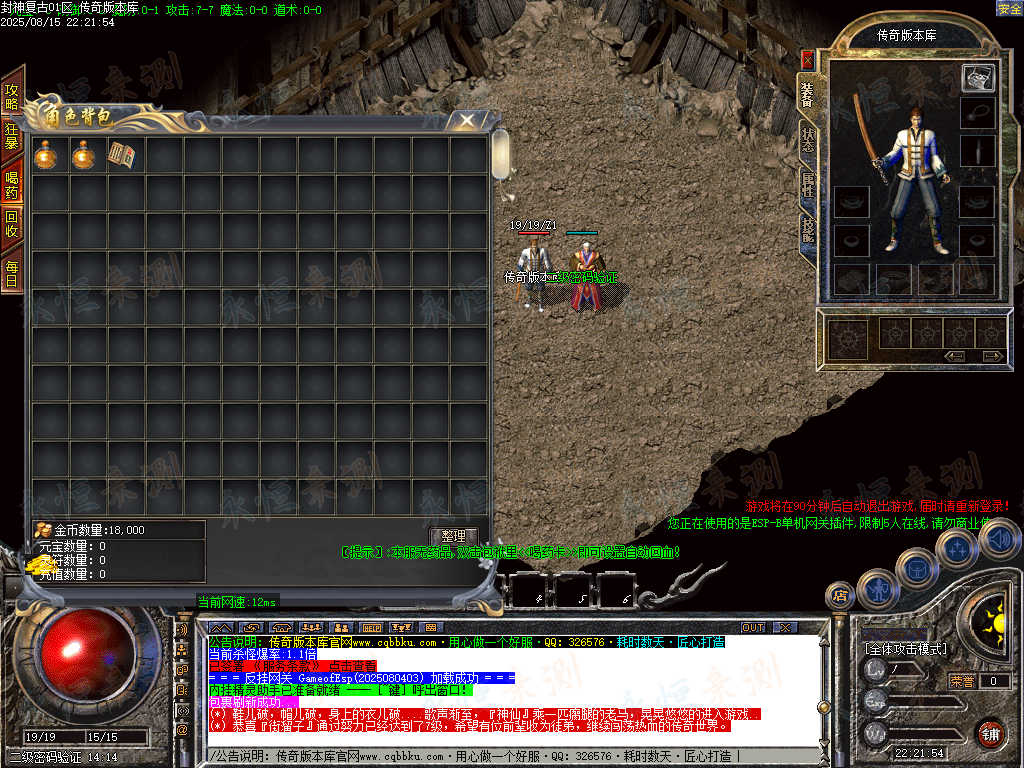Image resolution: width=1024 pixels, height=768 pixels.
Task: Switch to the 技能 skills tab
Action: pyautogui.click(x=807, y=230)
